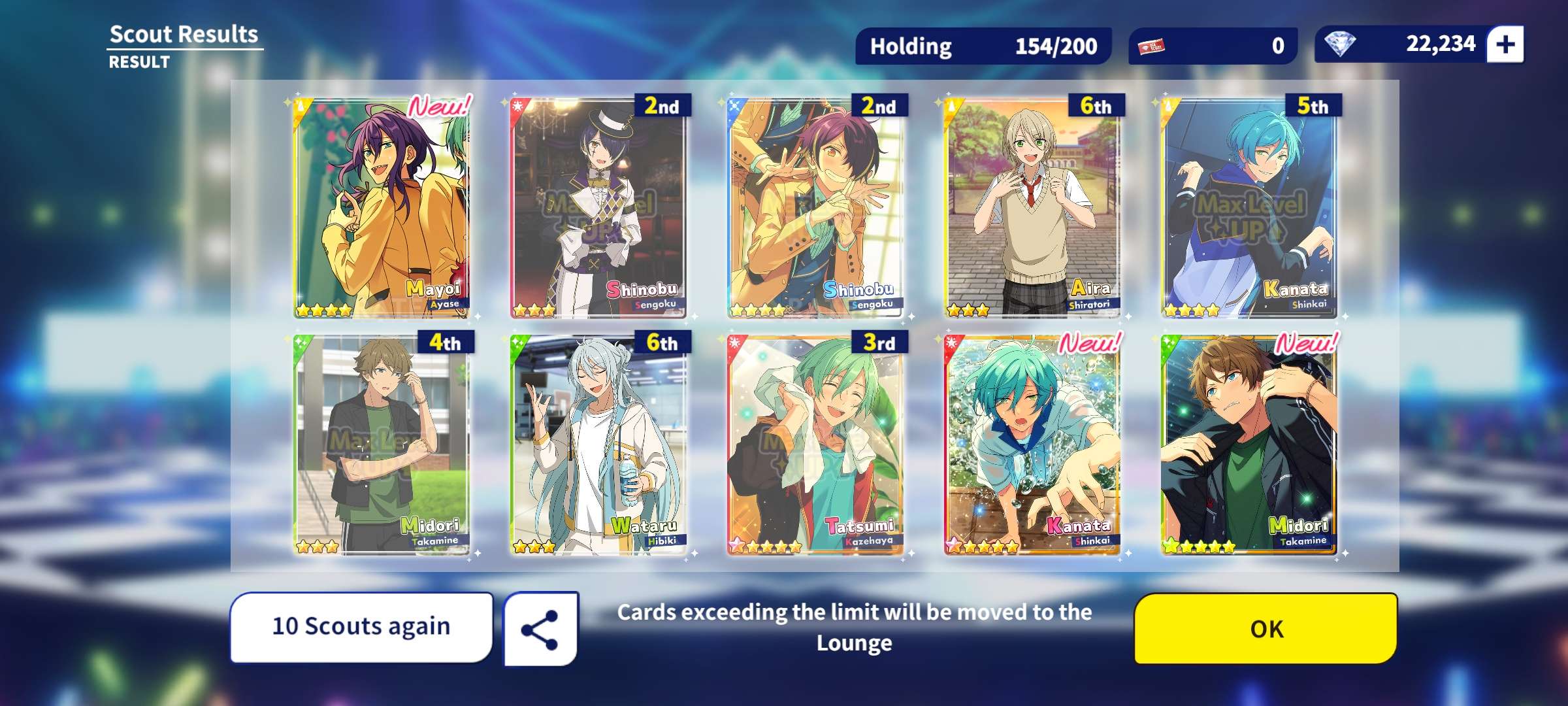
Task: Select the new Mayoi Ayase card
Action: click(382, 208)
